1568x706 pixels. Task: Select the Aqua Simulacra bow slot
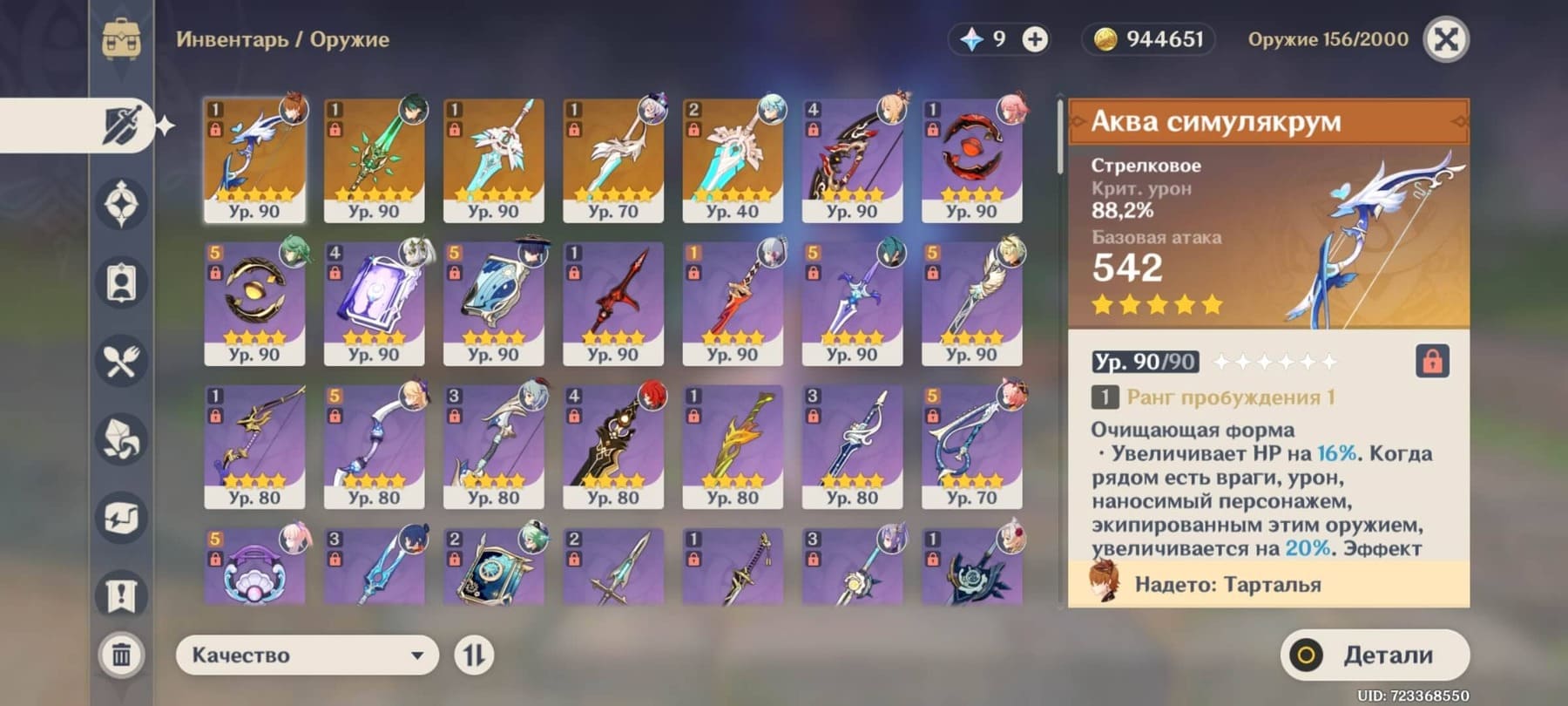(x=254, y=160)
